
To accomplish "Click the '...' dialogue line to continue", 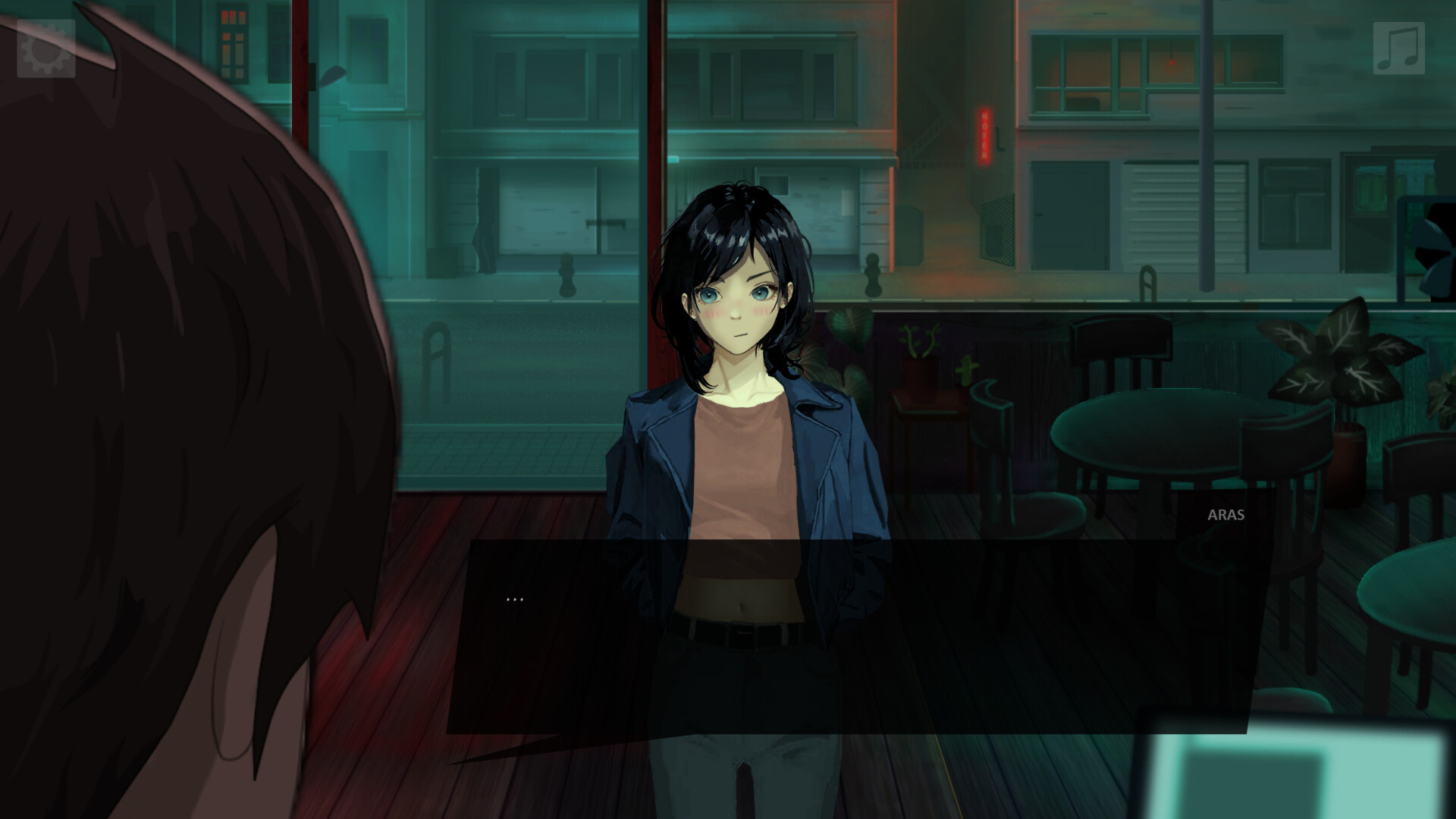I will coord(514,598).
